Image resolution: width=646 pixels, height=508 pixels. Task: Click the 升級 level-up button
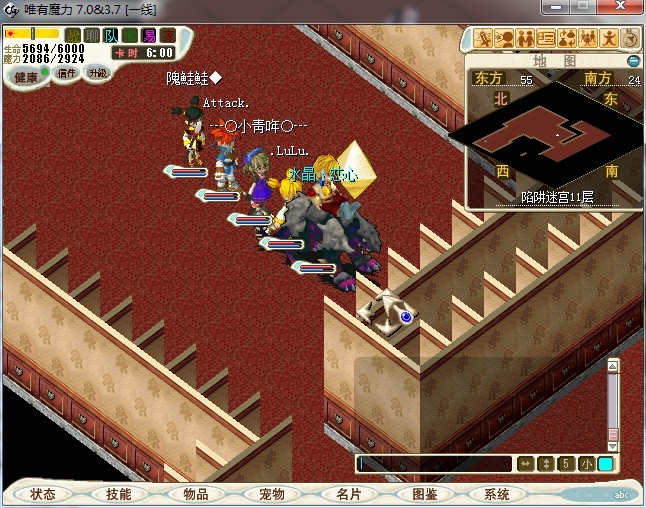tap(97, 72)
